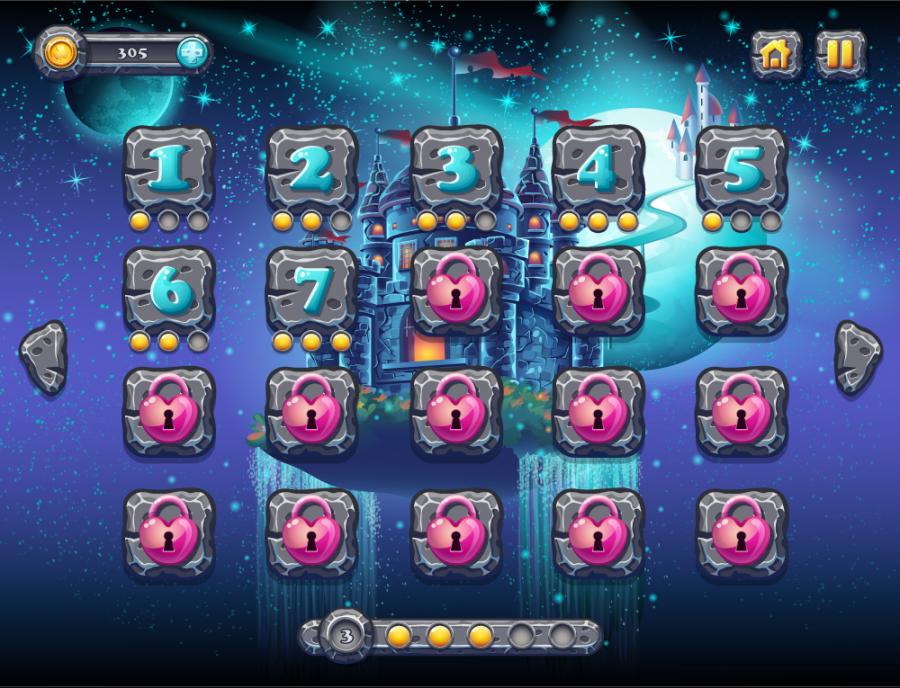Play level 6
This screenshot has height=688, width=900.
click(x=168, y=289)
